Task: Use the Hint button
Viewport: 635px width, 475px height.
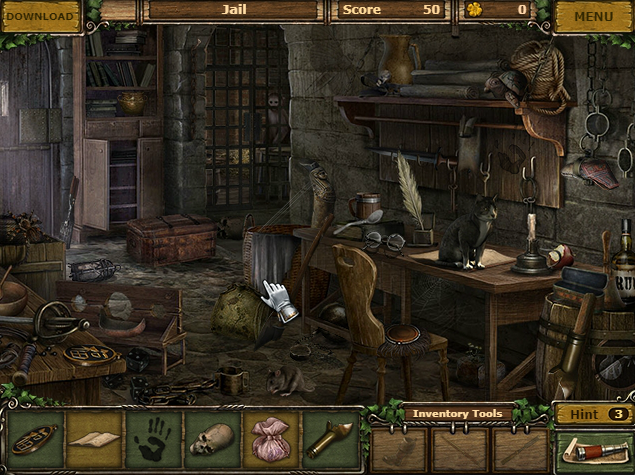Action: point(593,413)
